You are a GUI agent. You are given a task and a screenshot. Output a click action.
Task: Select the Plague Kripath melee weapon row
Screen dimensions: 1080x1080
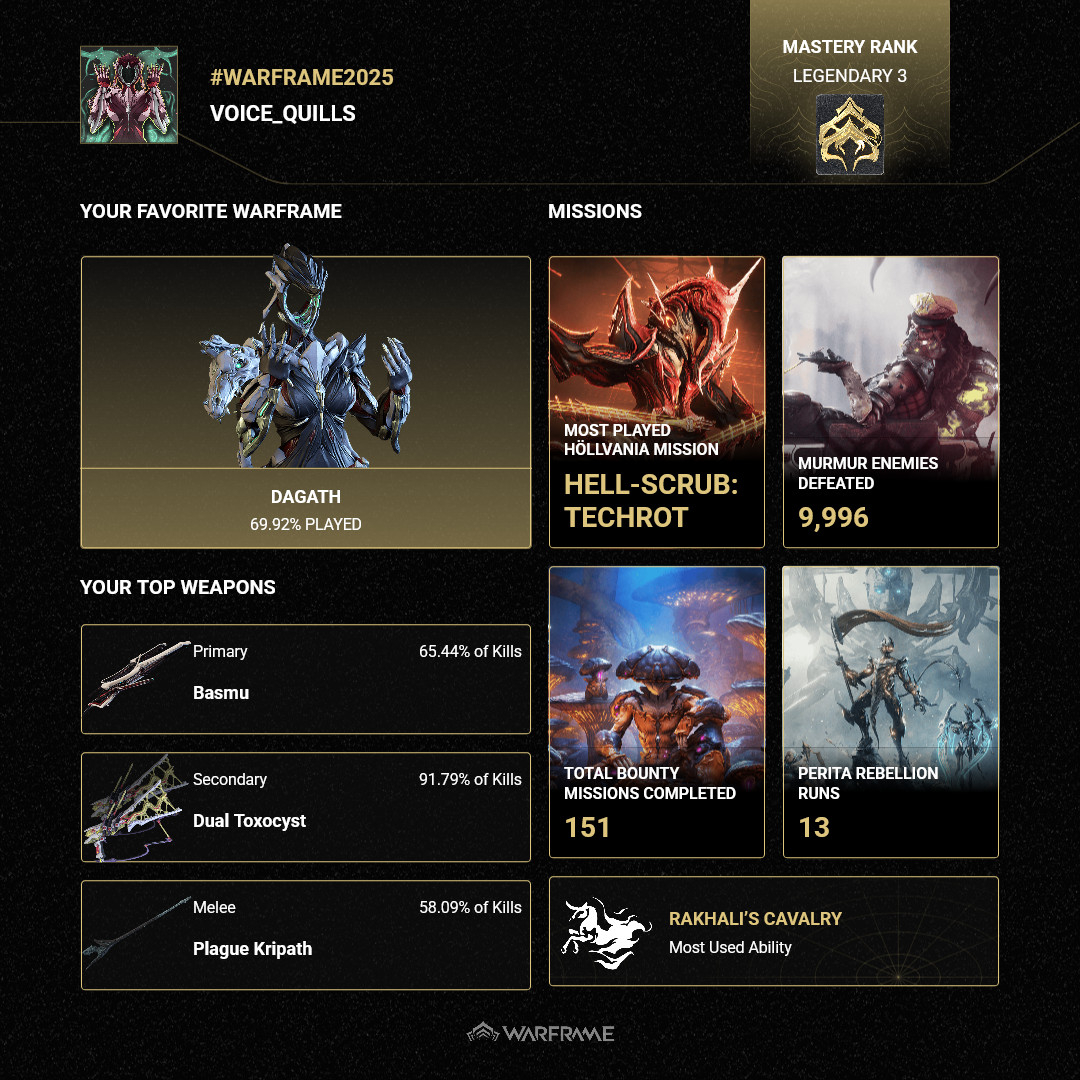click(305, 935)
